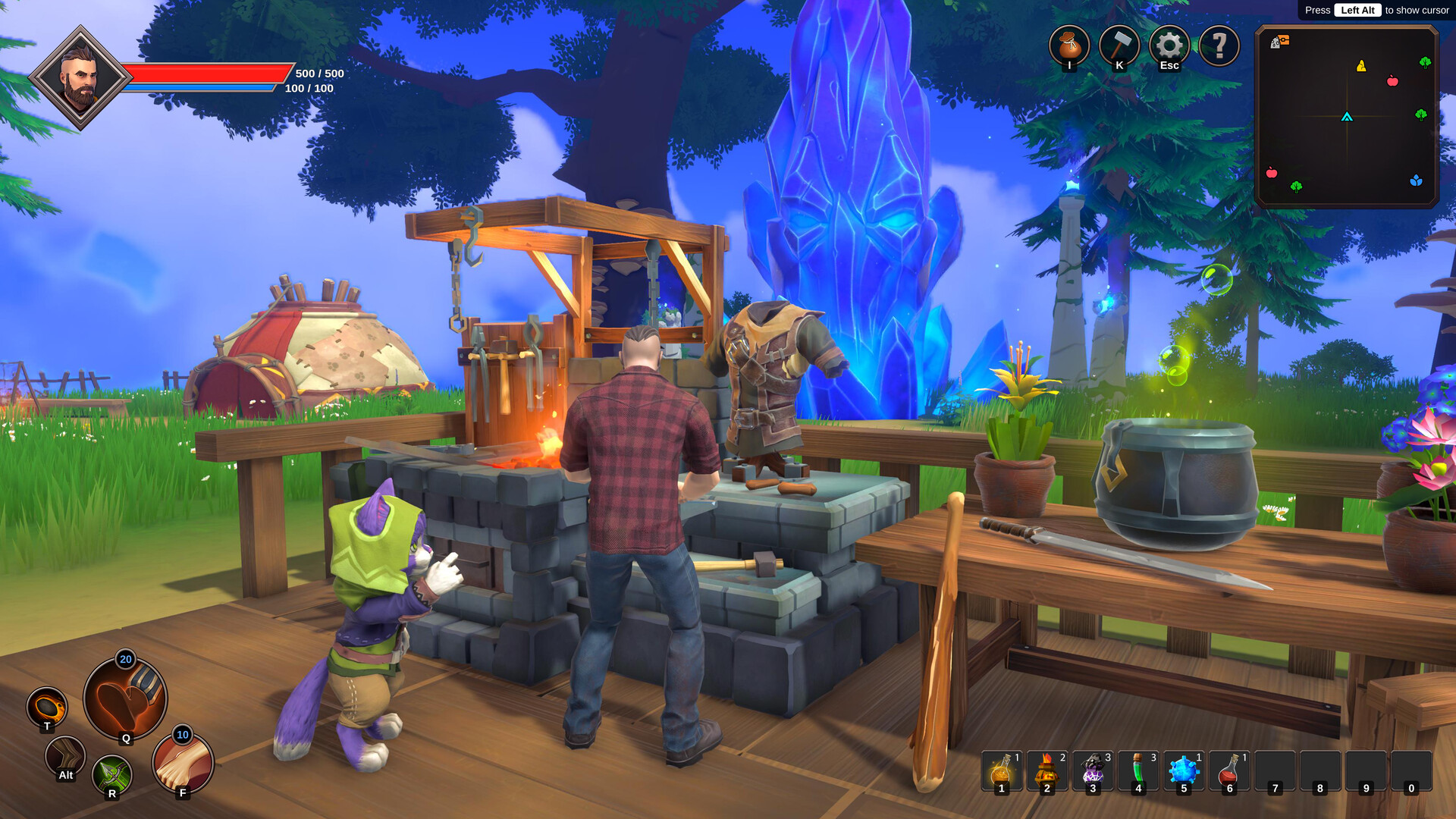This screenshot has height=819, width=1456.
Task: Activate the fist punch ability on F
Action: (x=183, y=762)
